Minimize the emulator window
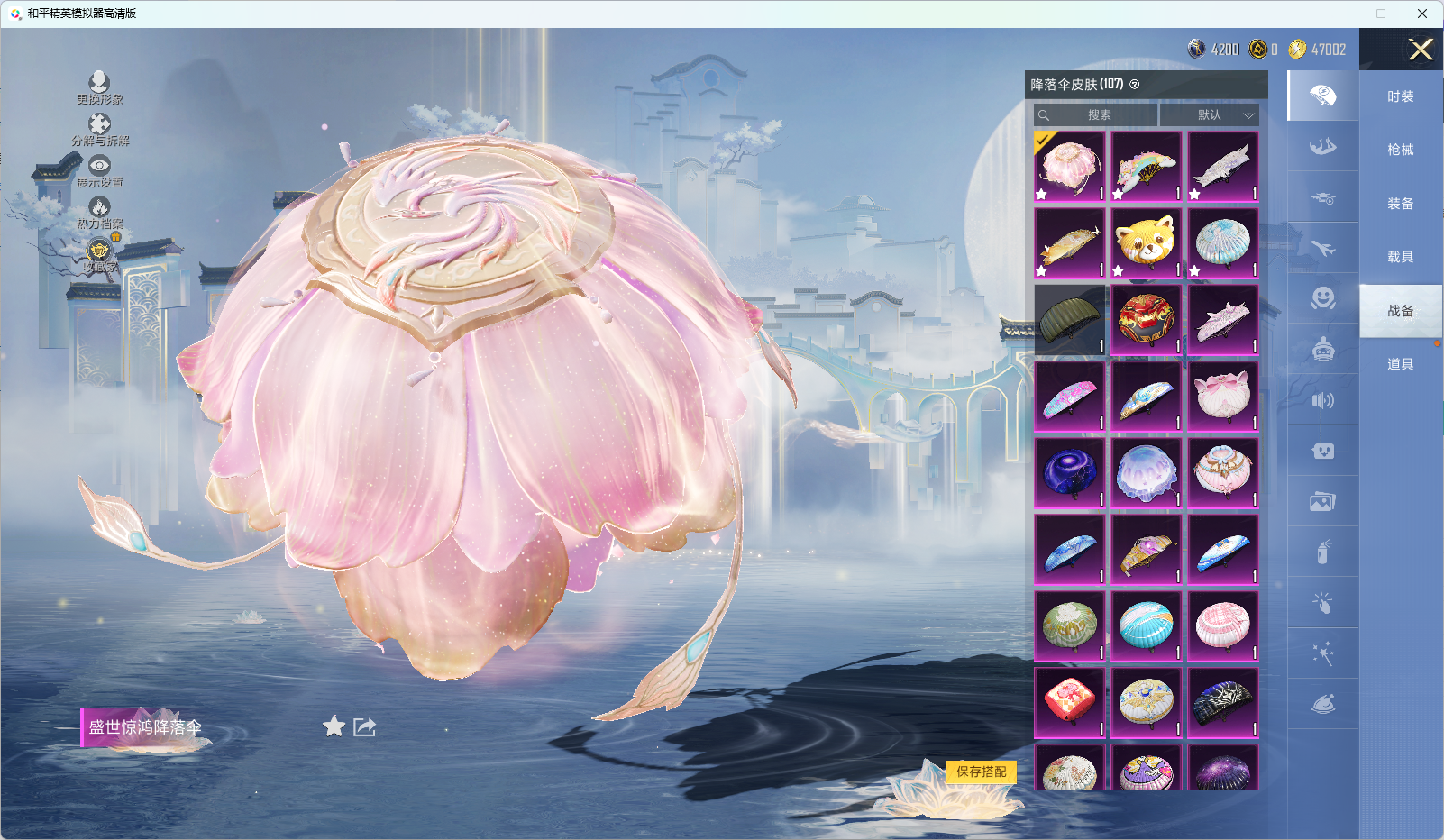1444x840 pixels. [x=1340, y=14]
